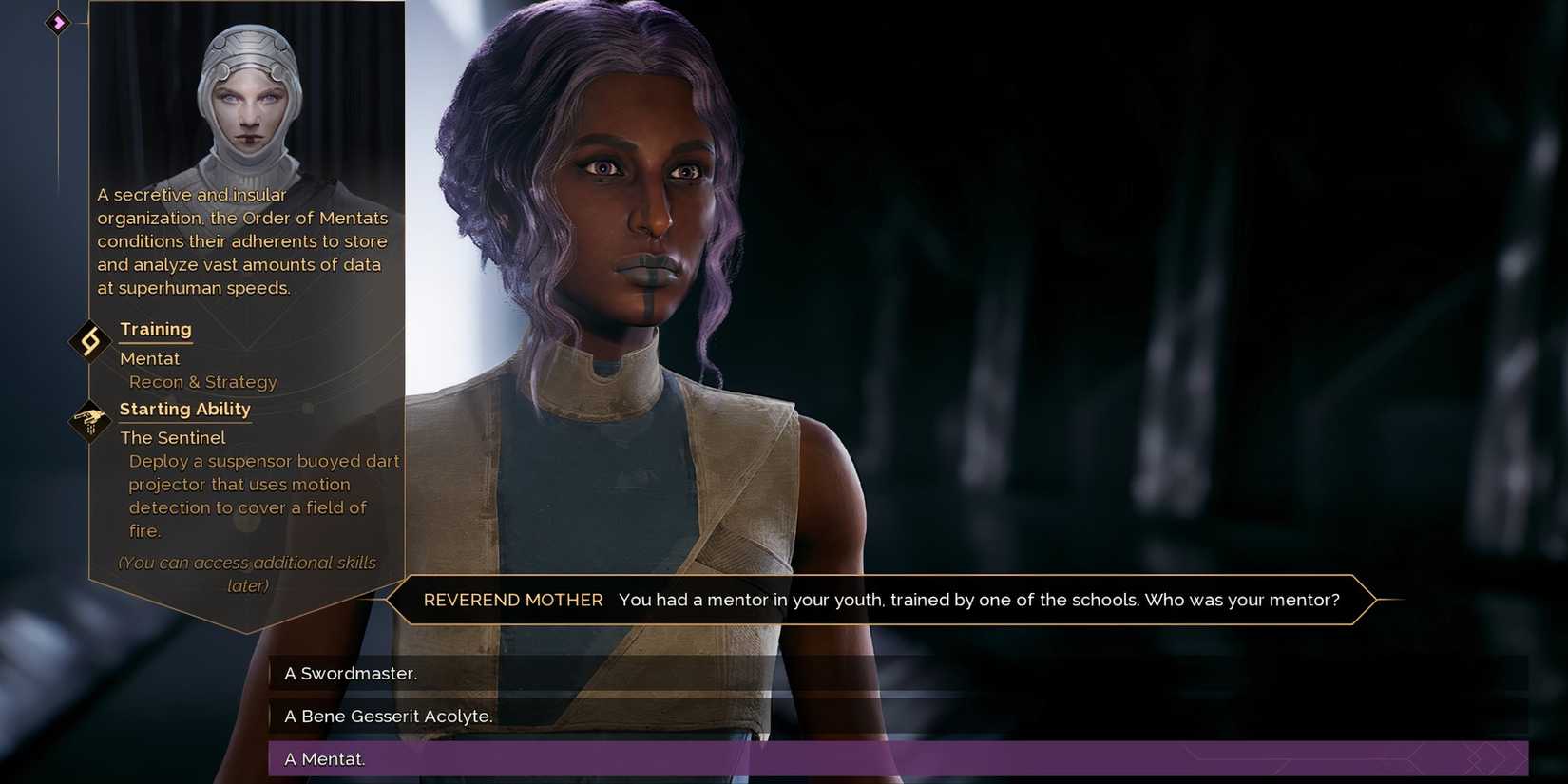Choose the "A Swordmaster." dialogue option
Image resolution: width=1568 pixels, height=784 pixels.
tap(351, 673)
